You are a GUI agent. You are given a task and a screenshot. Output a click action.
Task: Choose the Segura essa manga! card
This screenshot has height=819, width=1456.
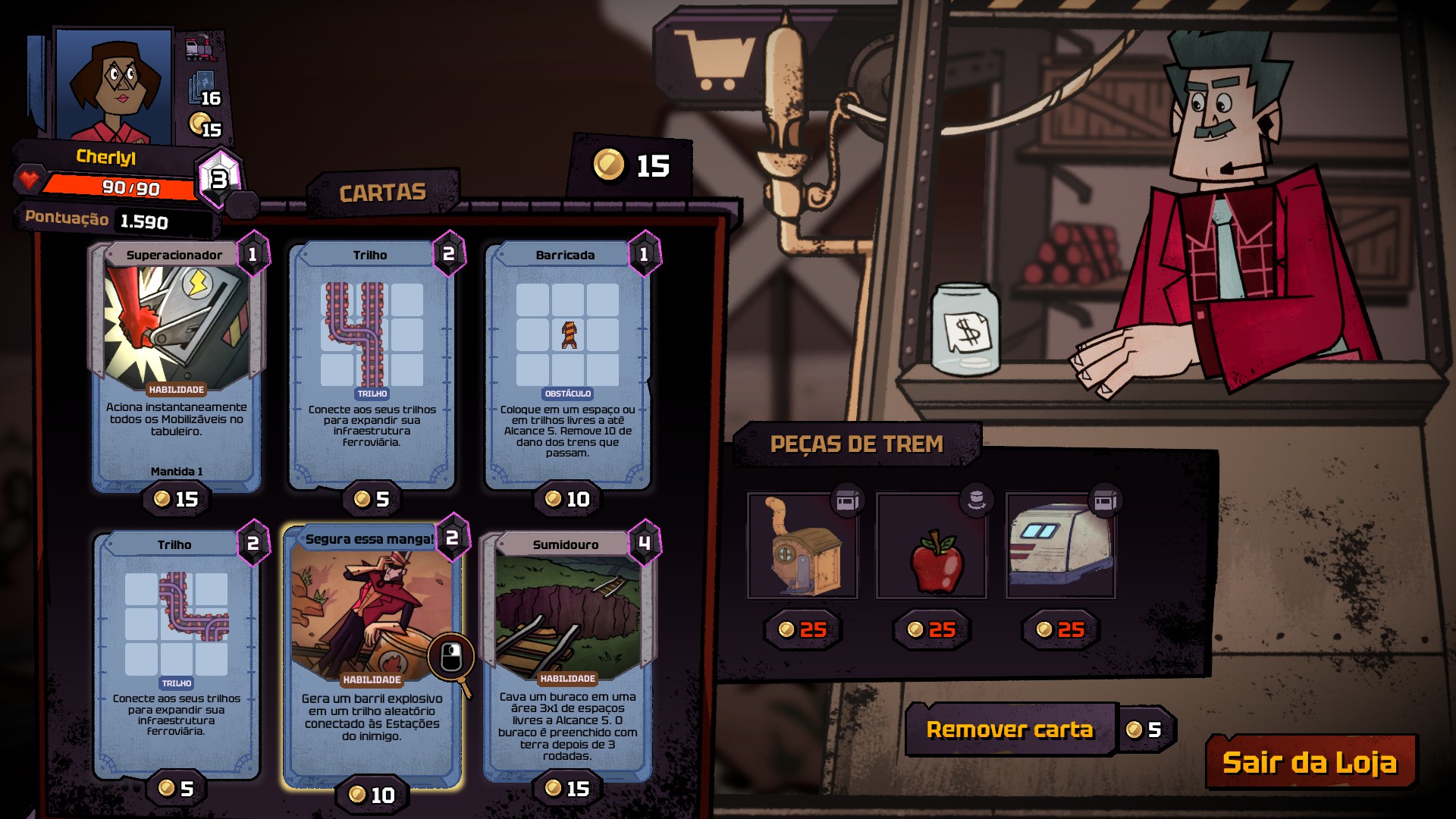pos(372,652)
